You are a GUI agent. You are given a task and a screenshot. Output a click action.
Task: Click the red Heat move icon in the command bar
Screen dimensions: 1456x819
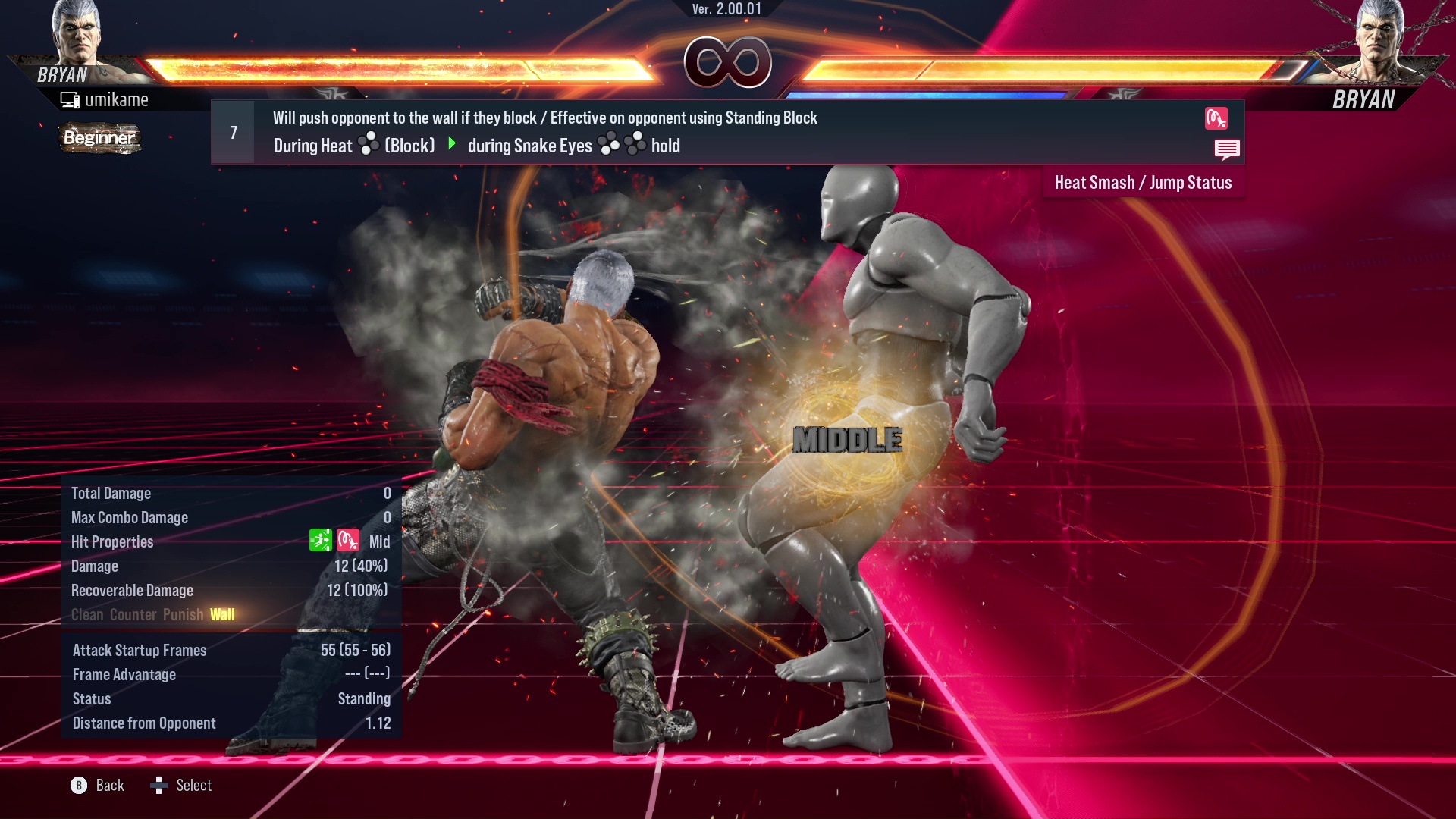click(x=1217, y=118)
